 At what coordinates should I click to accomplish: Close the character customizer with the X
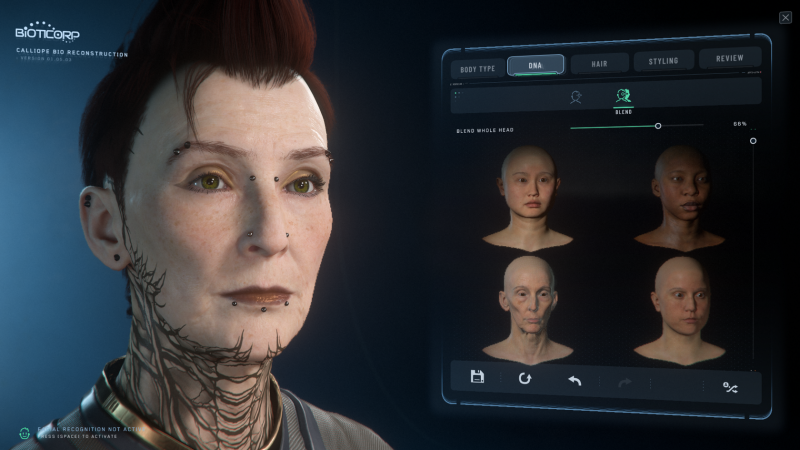click(x=785, y=17)
